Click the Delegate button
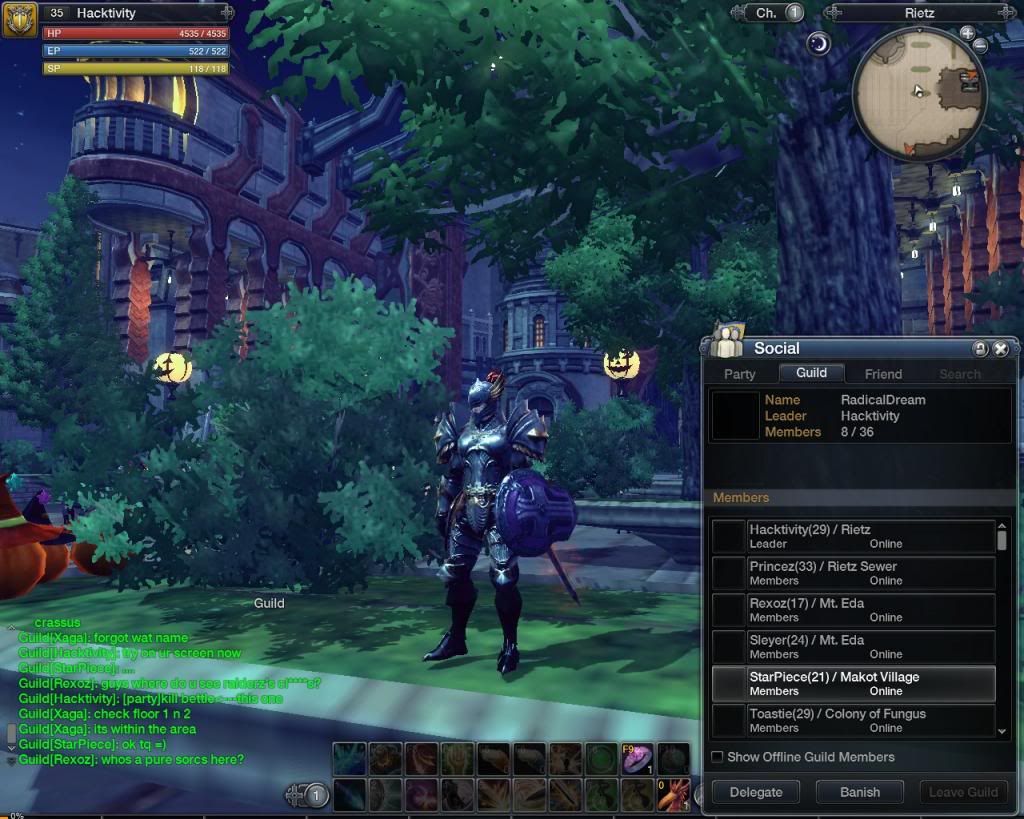1024x819 pixels. point(756,792)
